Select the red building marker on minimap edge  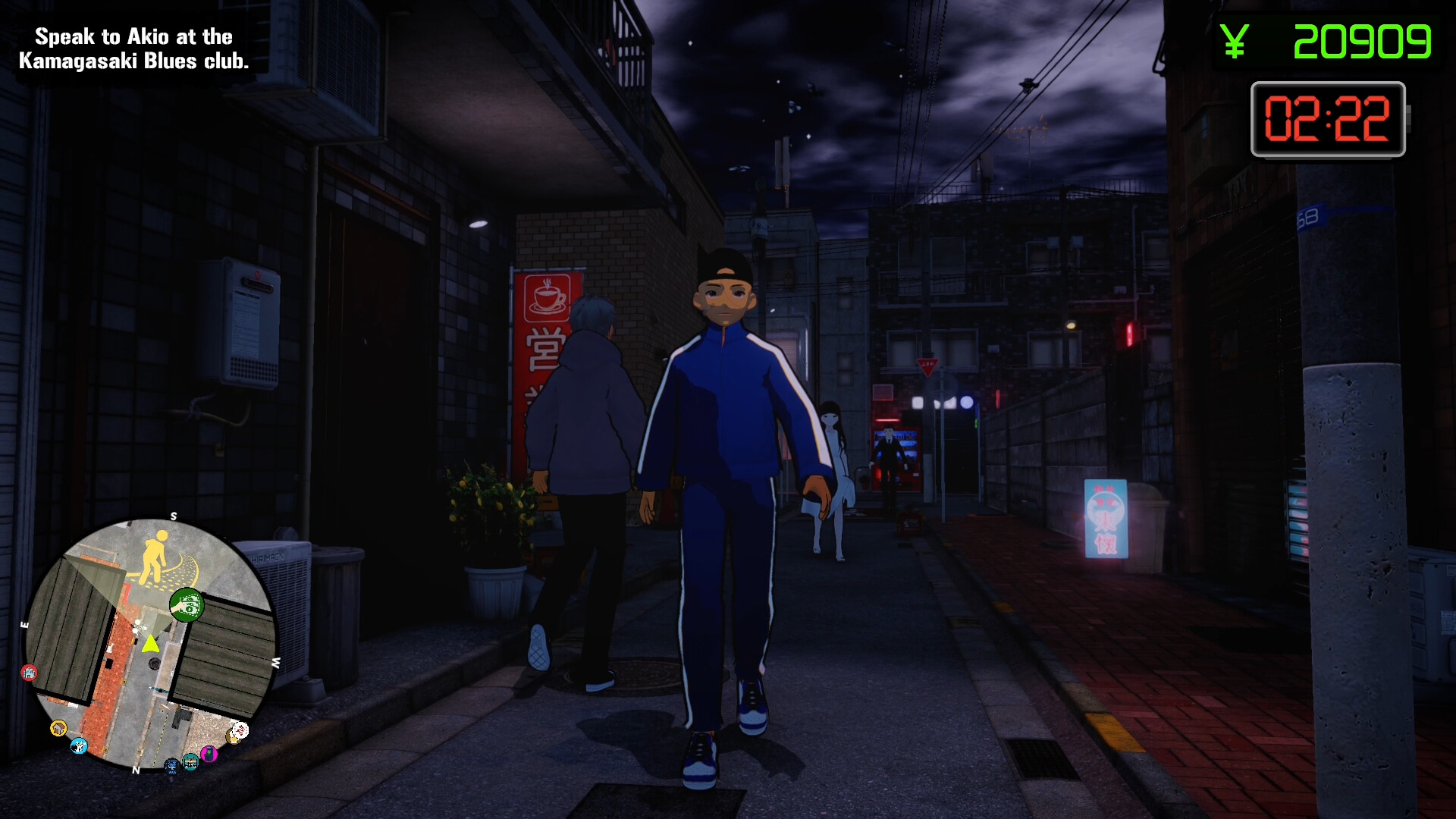click(29, 672)
